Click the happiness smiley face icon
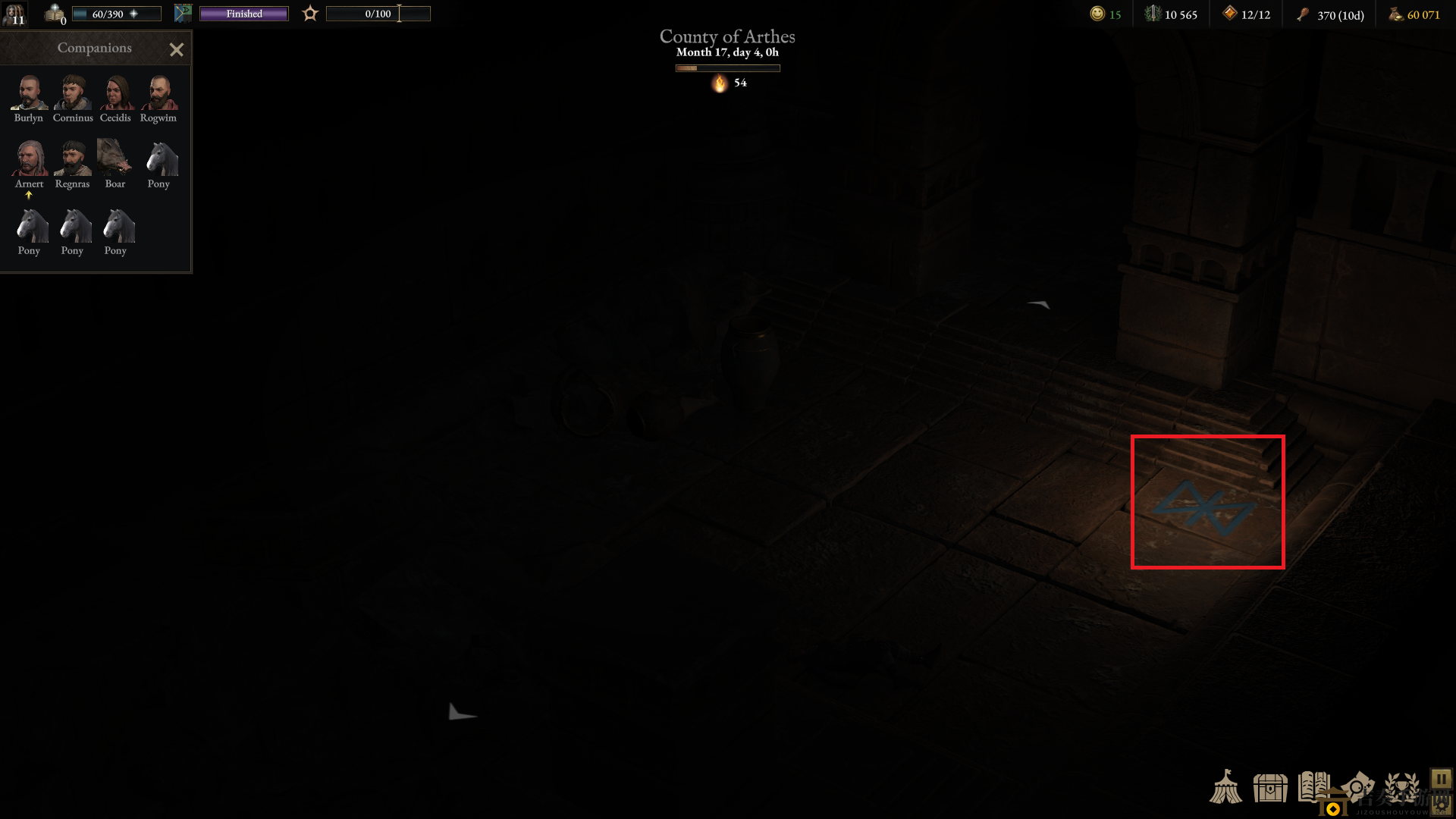 (1097, 14)
